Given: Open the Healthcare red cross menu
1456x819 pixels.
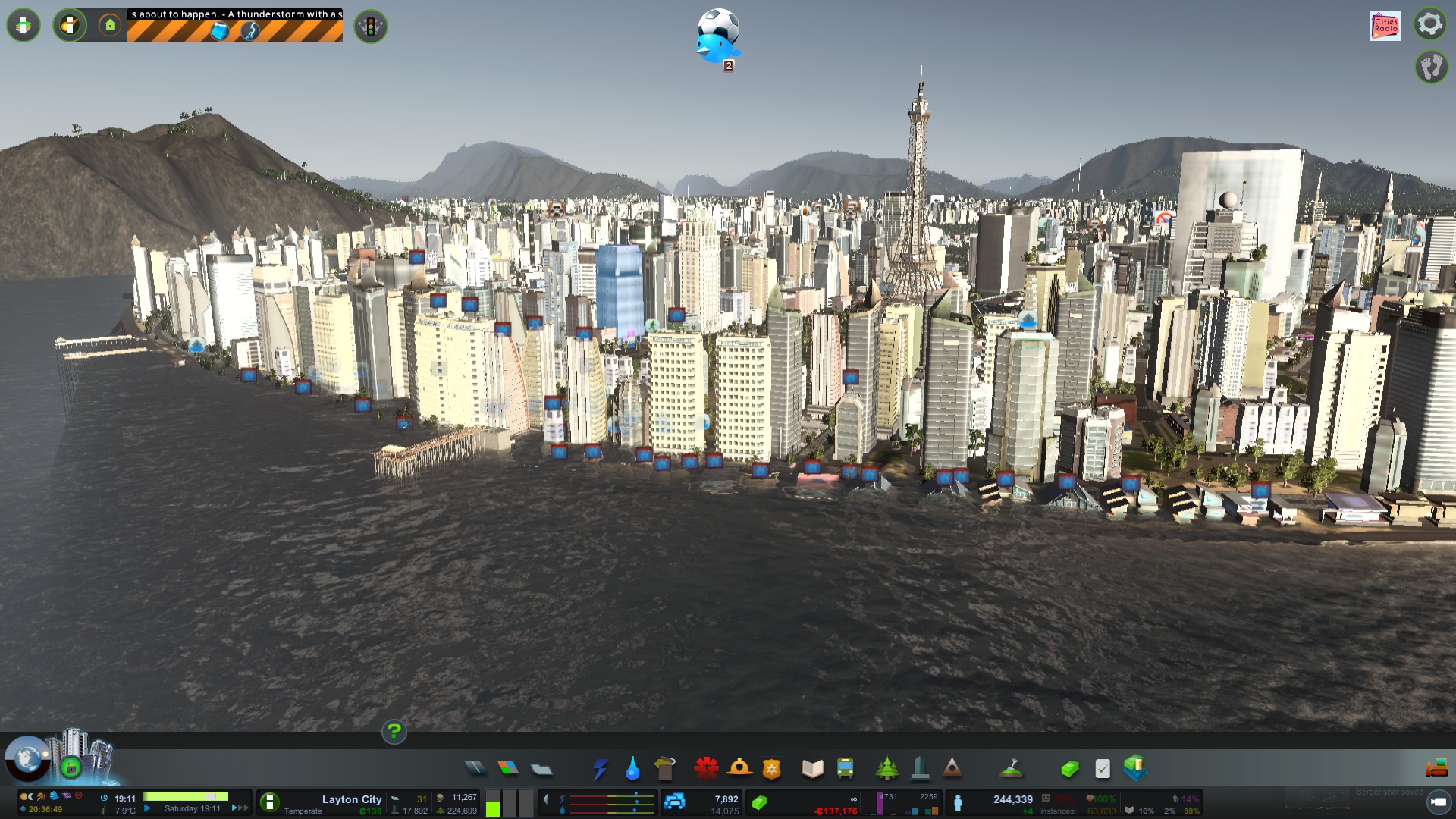Looking at the screenshot, I should [706, 768].
